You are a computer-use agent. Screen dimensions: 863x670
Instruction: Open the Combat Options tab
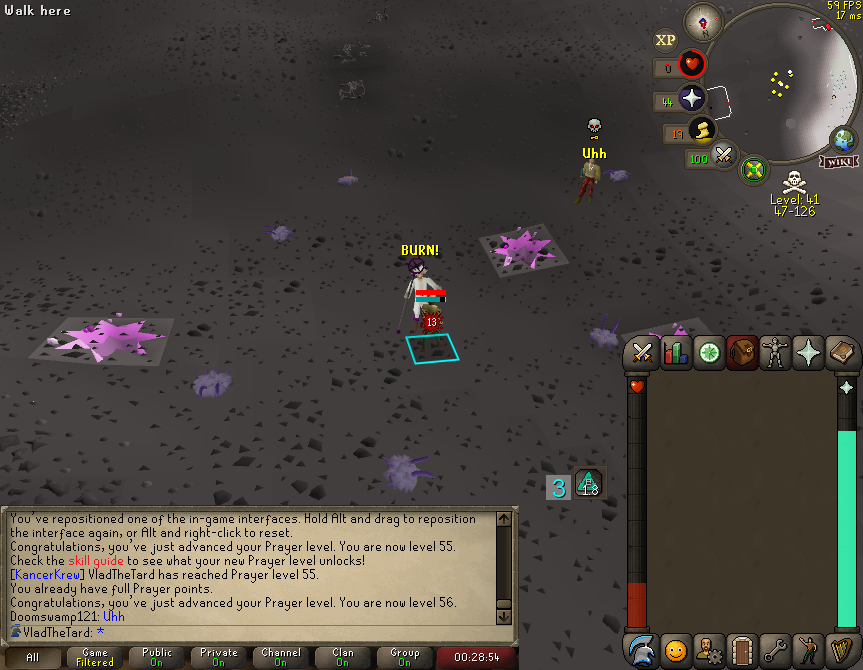(642, 353)
